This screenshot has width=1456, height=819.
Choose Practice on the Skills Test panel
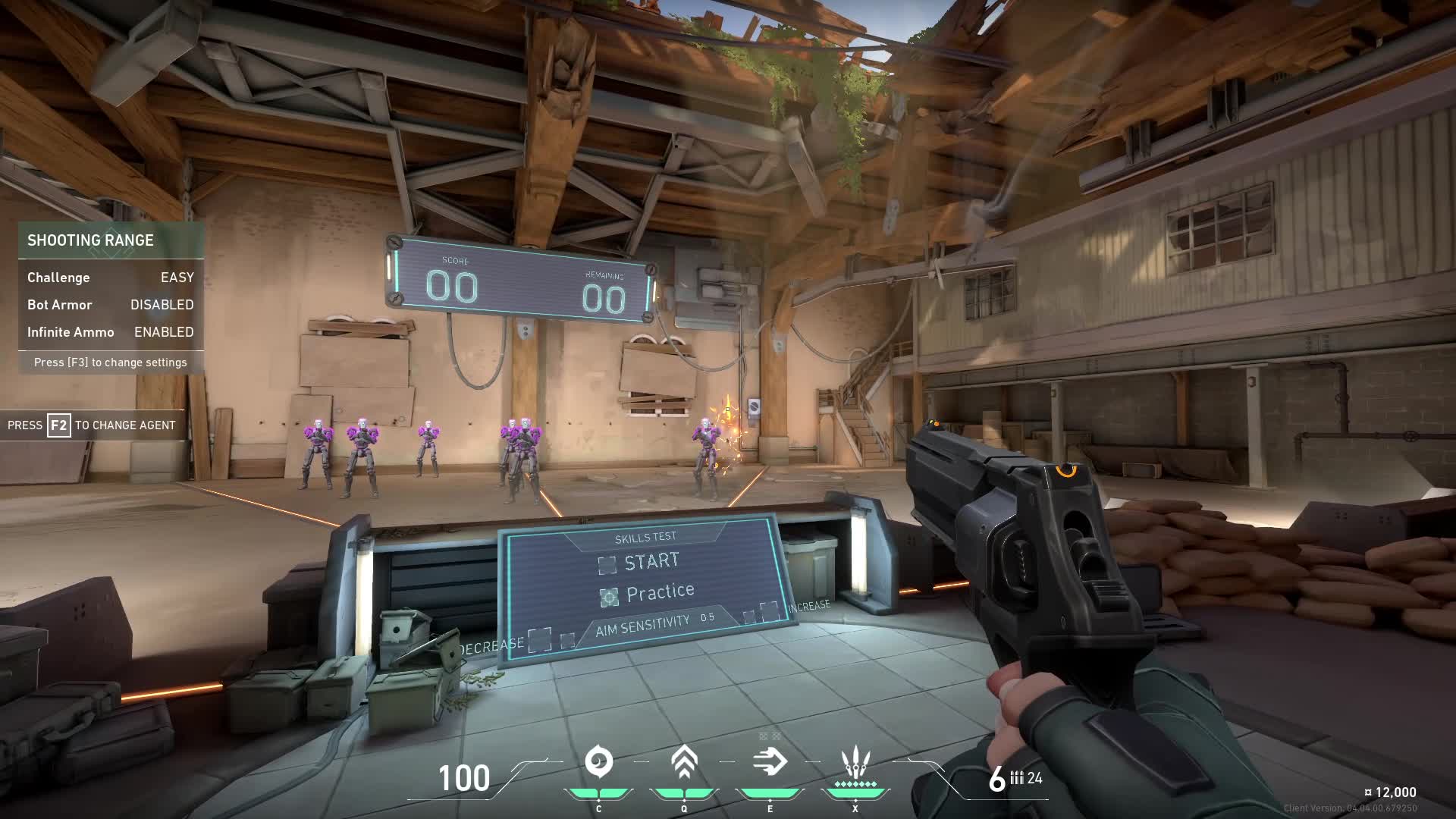pyautogui.click(x=609, y=598)
